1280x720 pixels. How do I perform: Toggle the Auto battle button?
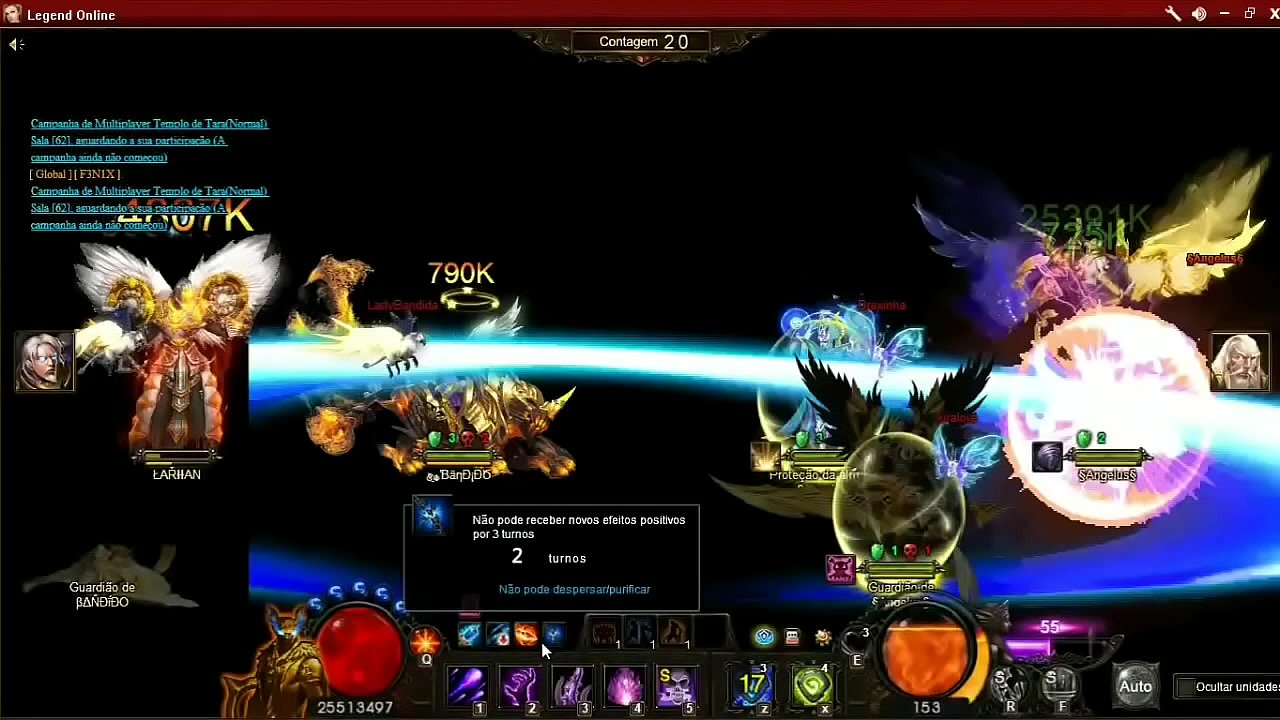coord(1135,687)
